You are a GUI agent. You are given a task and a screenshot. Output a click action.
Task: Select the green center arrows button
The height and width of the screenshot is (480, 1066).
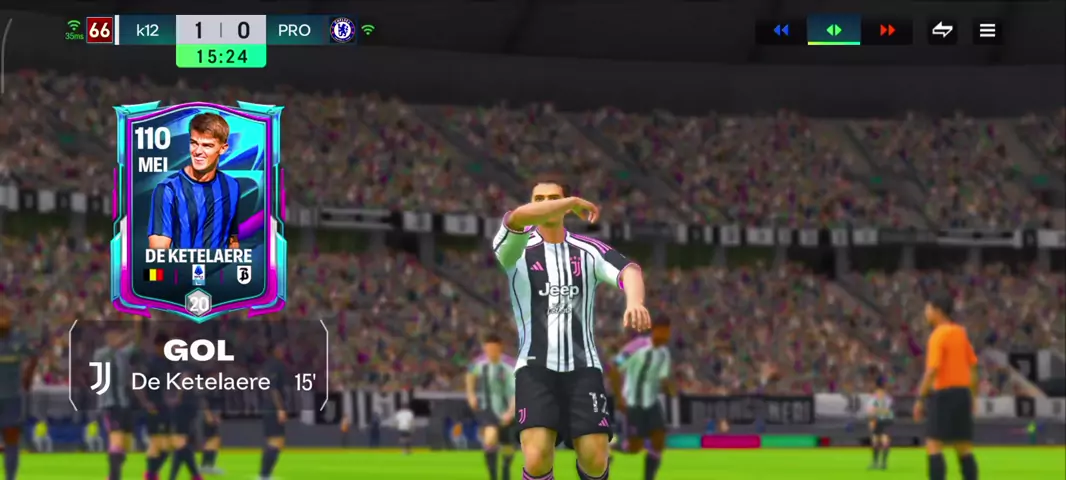(834, 30)
